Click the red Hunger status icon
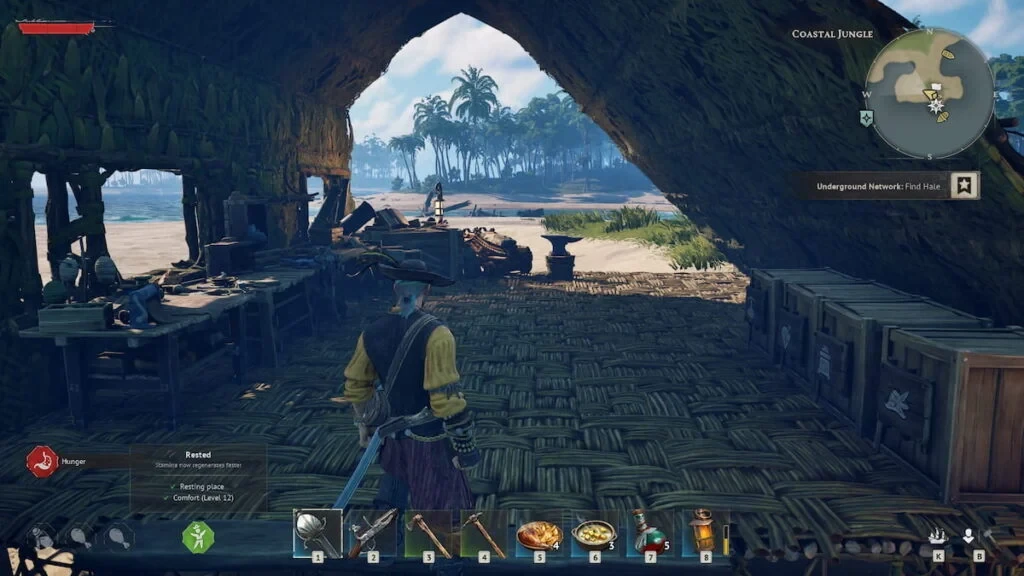 [42, 461]
